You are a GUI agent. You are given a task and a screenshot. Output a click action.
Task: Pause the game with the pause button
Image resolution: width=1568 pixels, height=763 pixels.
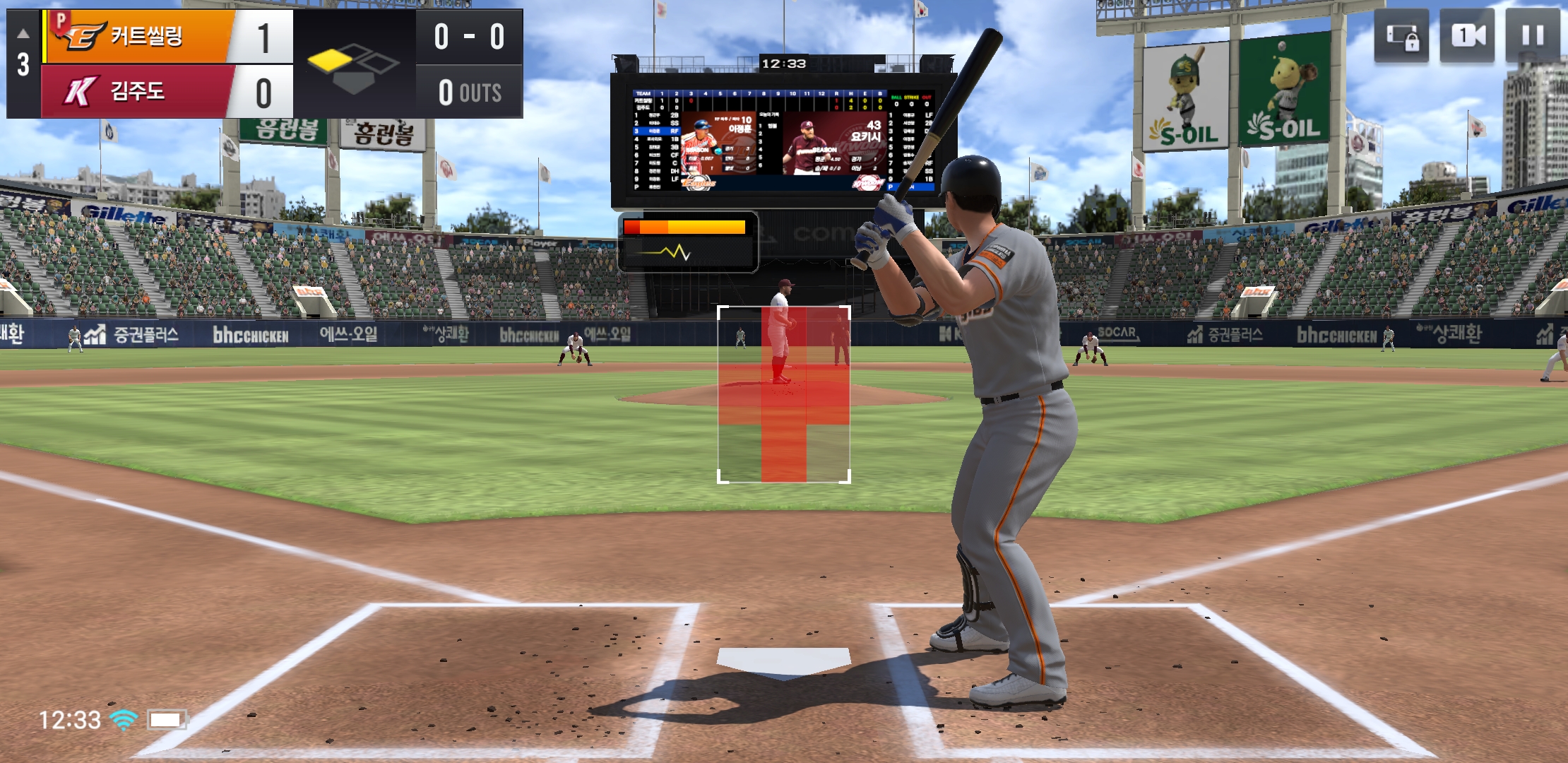(1532, 35)
